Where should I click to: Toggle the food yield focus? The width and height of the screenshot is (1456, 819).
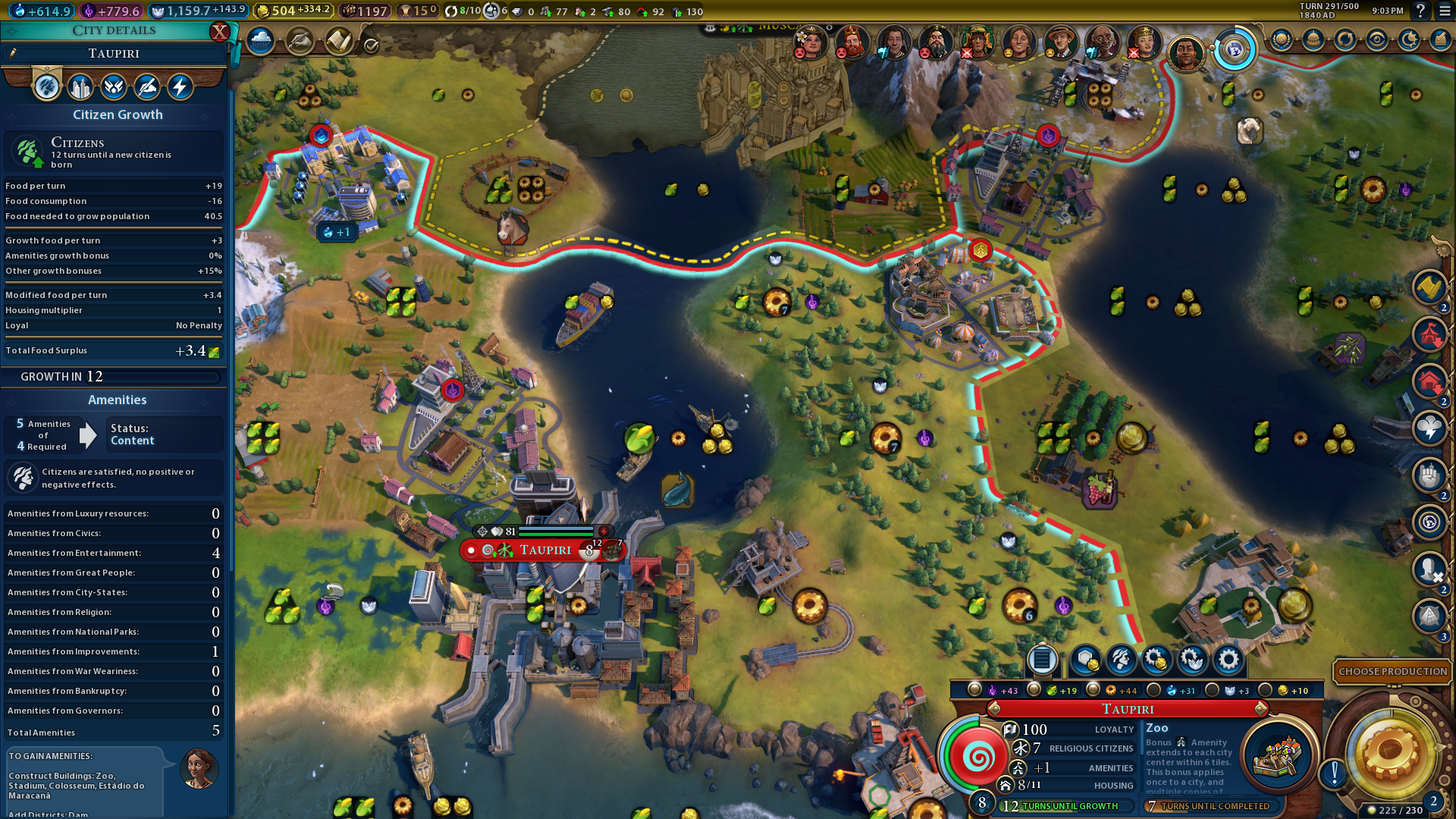point(1034,690)
